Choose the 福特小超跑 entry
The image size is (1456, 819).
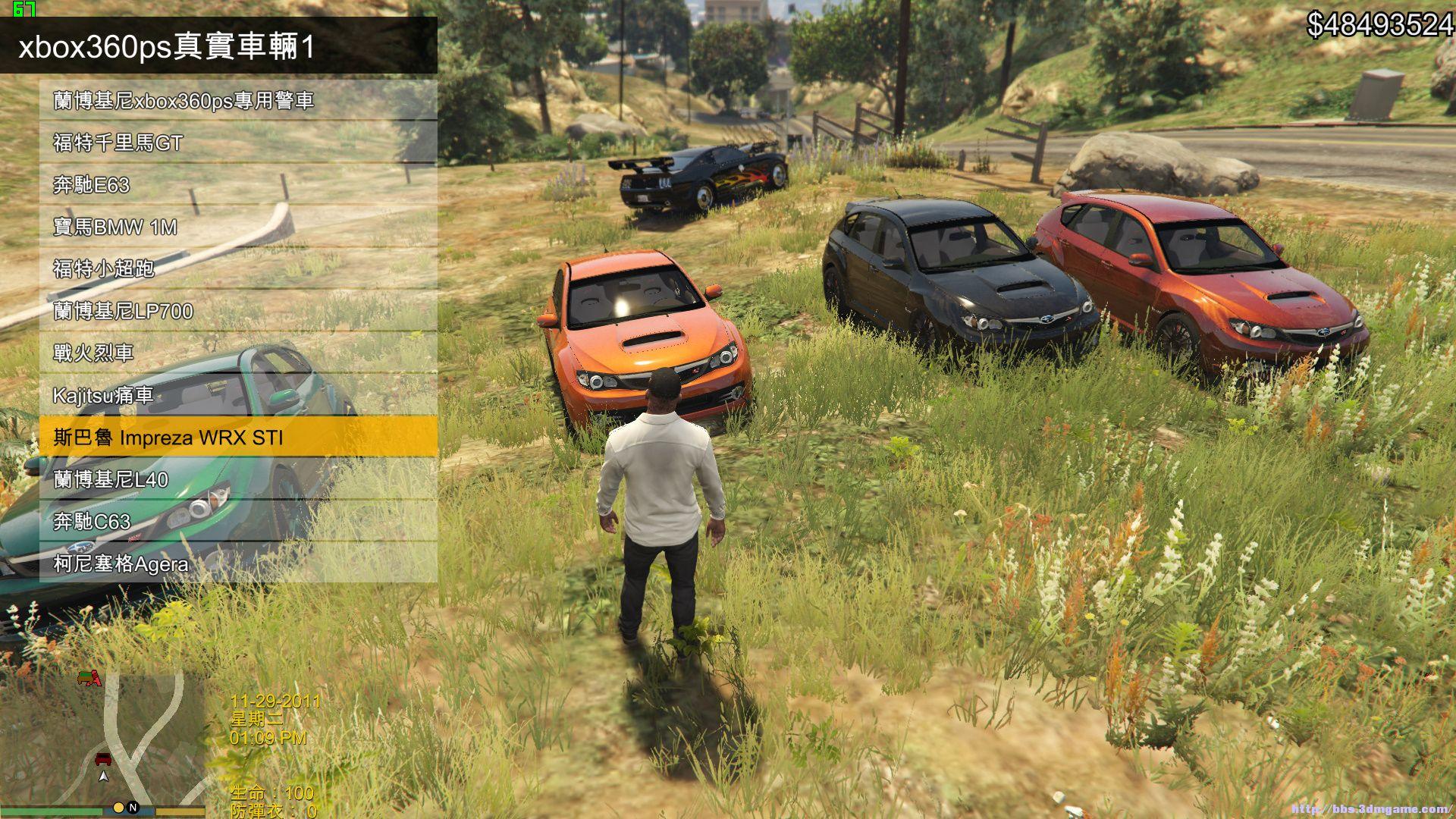(238, 268)
